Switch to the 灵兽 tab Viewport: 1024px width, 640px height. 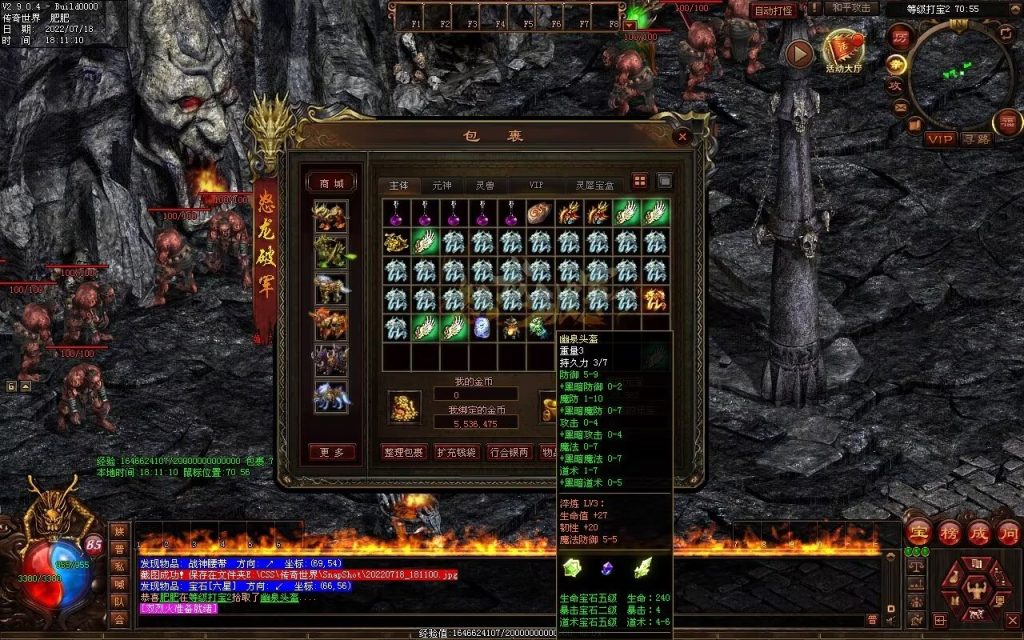485,185
